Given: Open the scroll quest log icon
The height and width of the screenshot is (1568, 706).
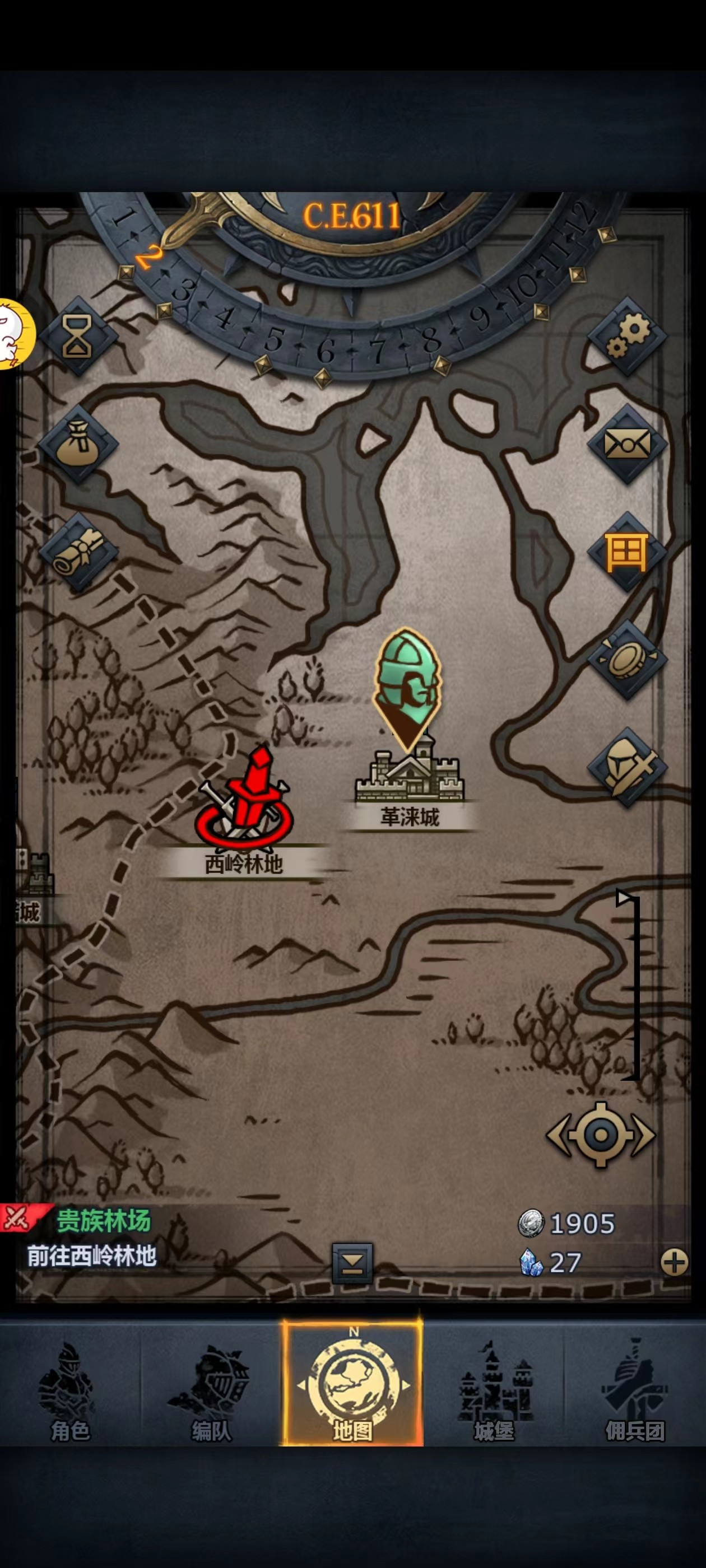Looking at the screenshot, I should (77, 552).
